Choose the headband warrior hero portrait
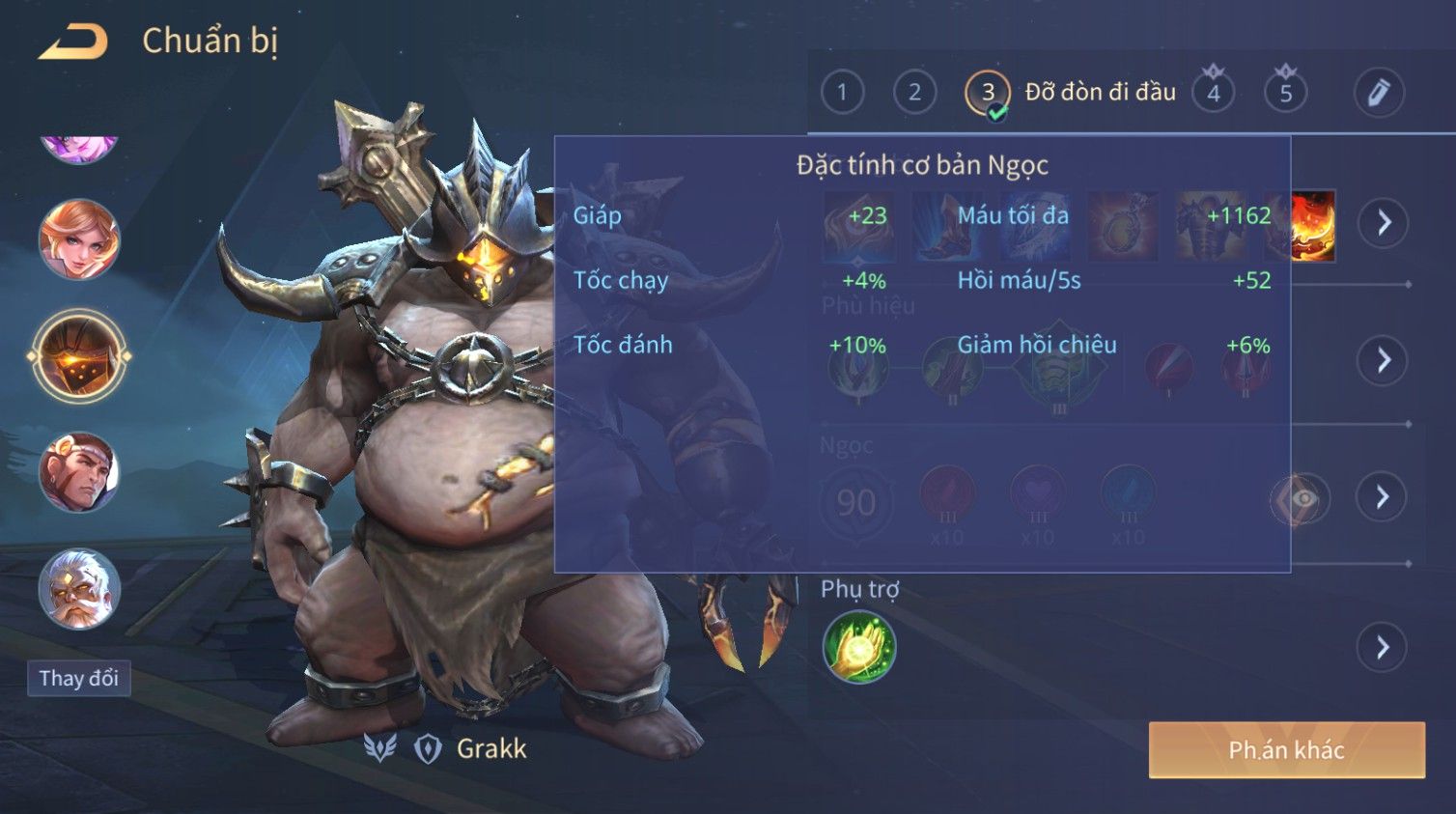Viewport: 1456px width, 814px height. pos(79,472)
